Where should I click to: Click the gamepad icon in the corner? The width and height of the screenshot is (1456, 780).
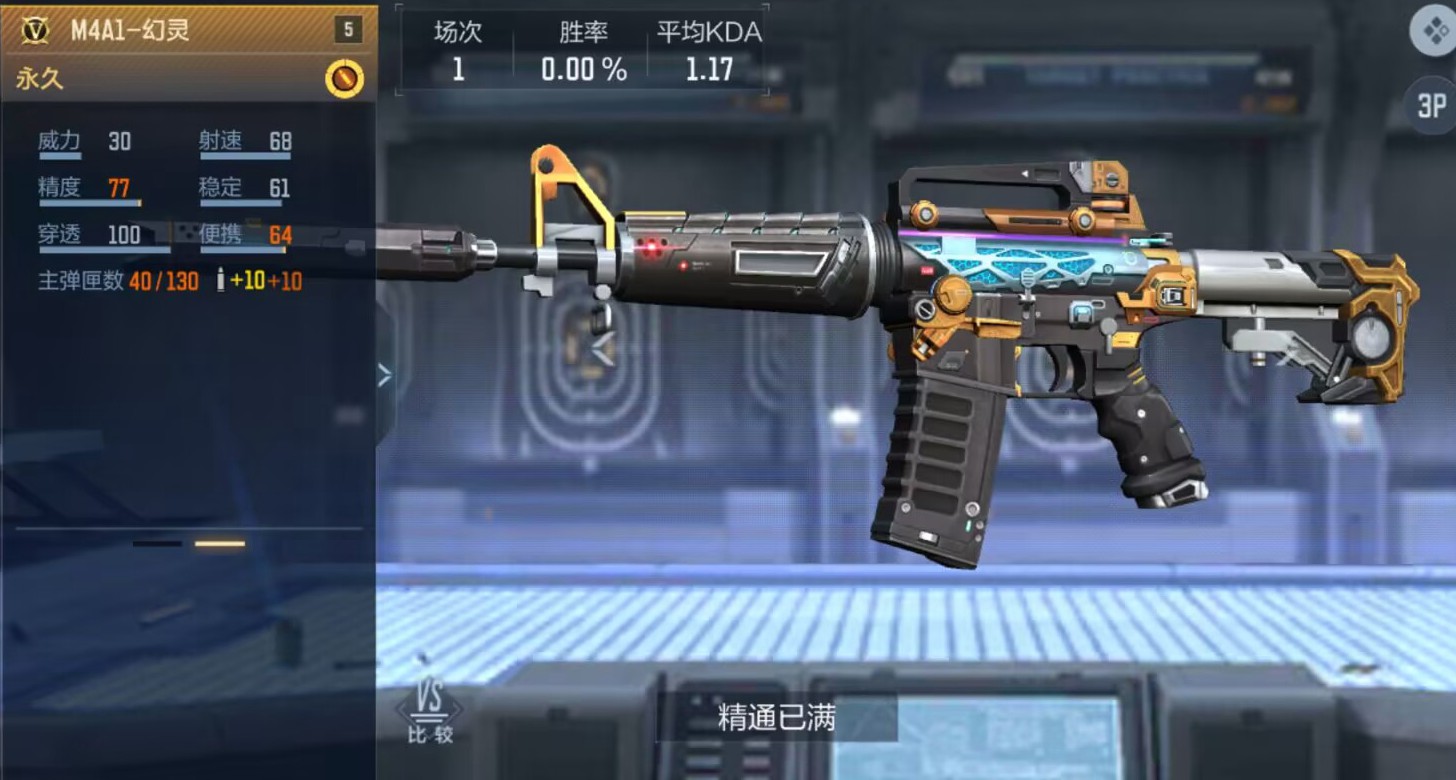pyautogui.click(x=1433, y=32)
